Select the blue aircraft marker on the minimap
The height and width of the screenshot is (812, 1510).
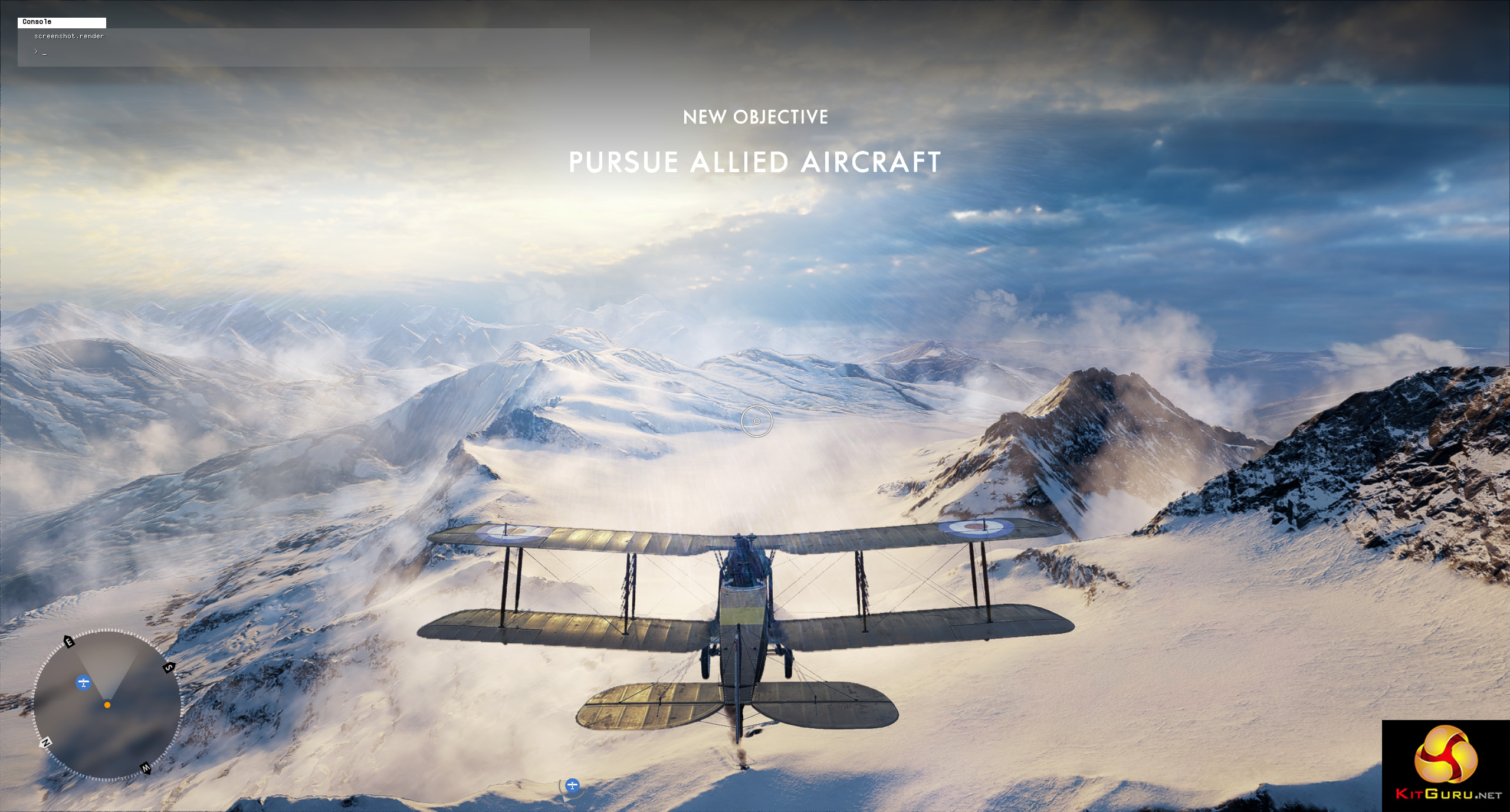tap(84, 683)
